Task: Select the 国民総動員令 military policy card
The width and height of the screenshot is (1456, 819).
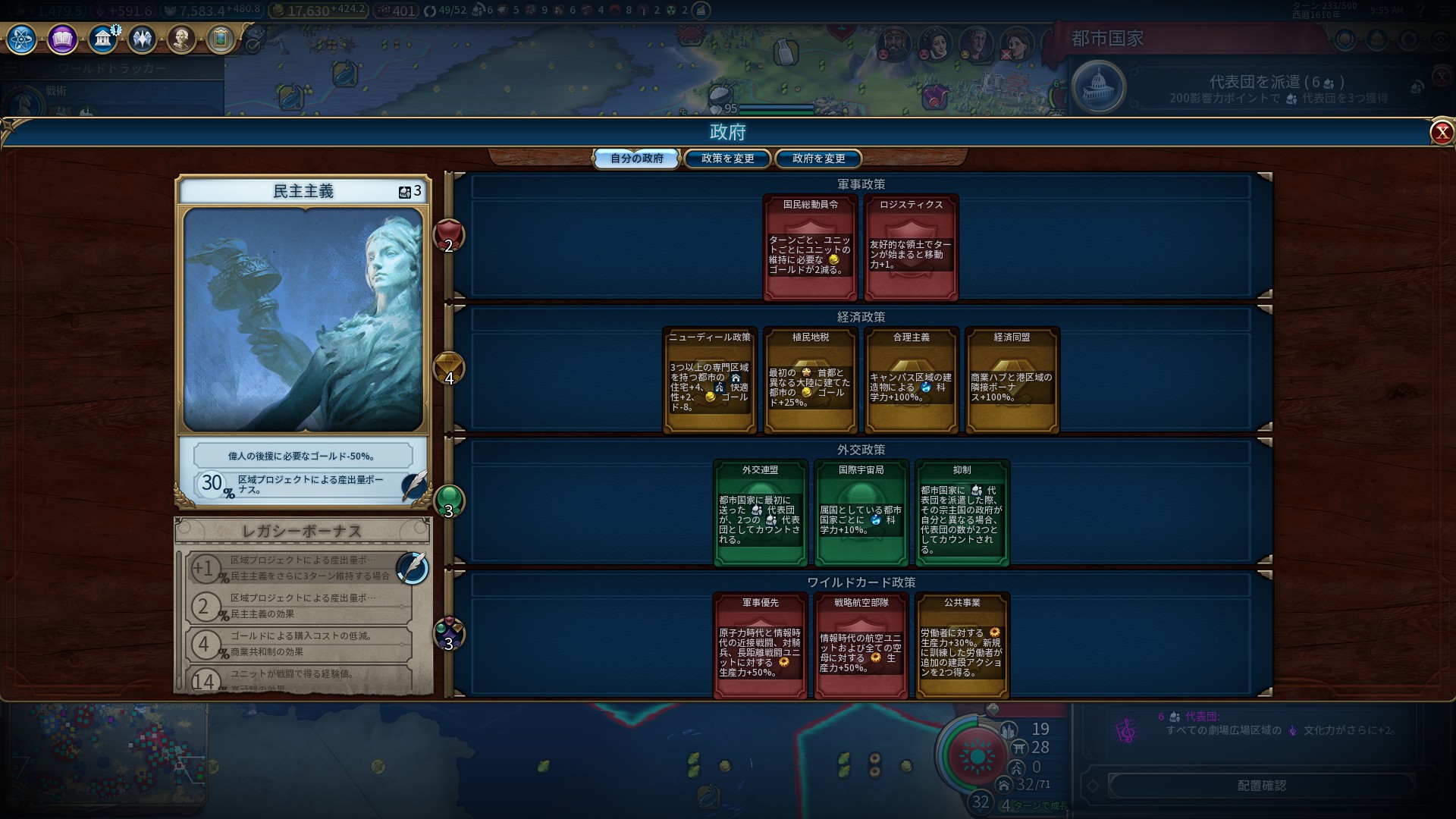Action: pos(811,247)
